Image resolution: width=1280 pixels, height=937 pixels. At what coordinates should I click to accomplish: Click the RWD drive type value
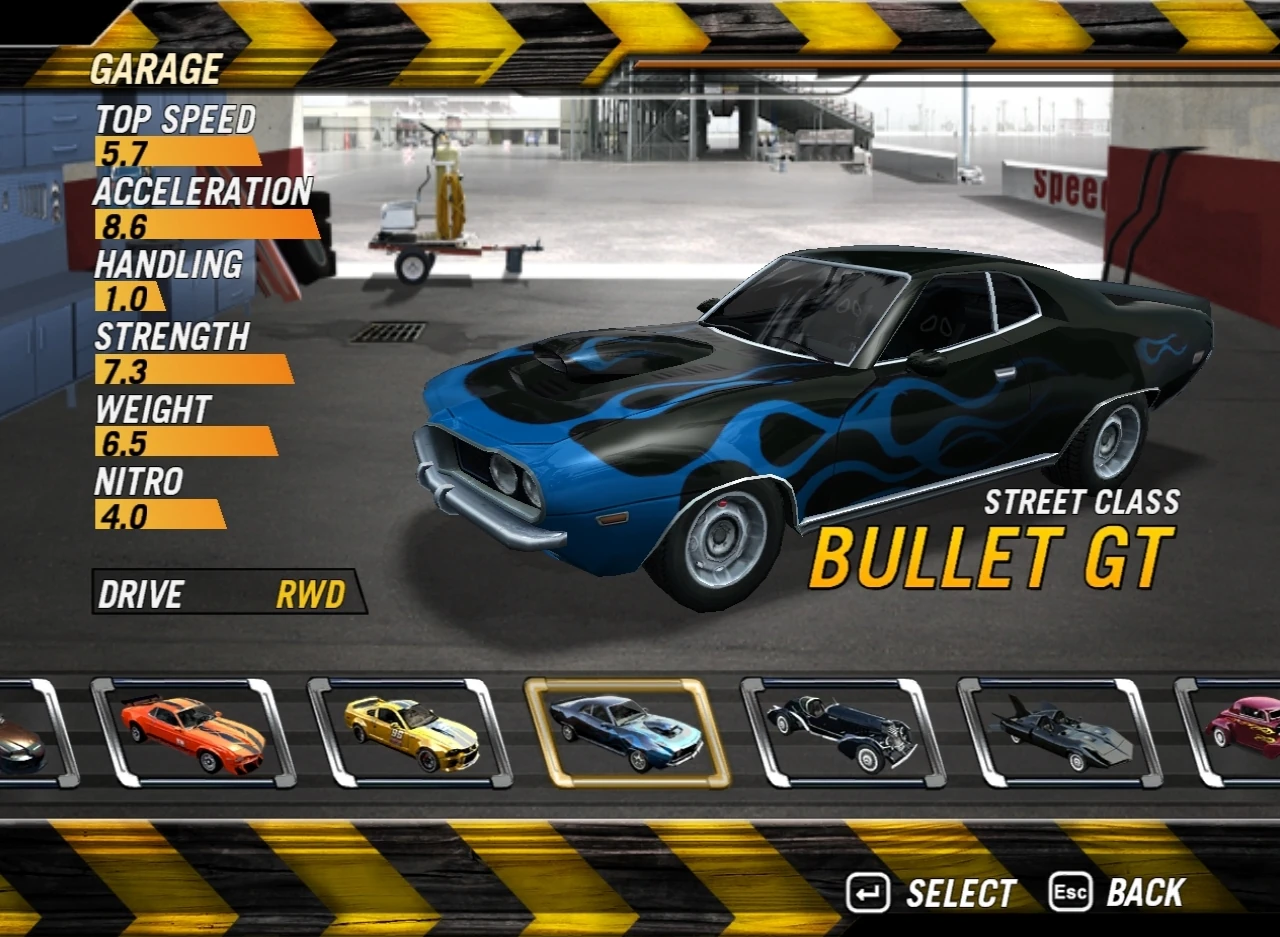(x=308, y=594)
